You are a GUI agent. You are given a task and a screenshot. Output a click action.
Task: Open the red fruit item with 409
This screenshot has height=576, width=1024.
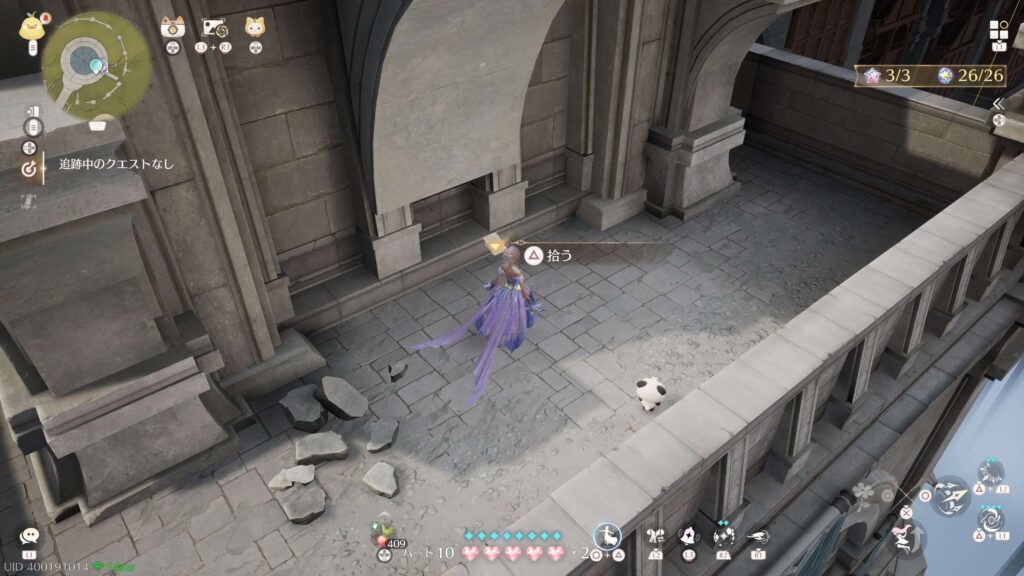click(x=383, y=531)
